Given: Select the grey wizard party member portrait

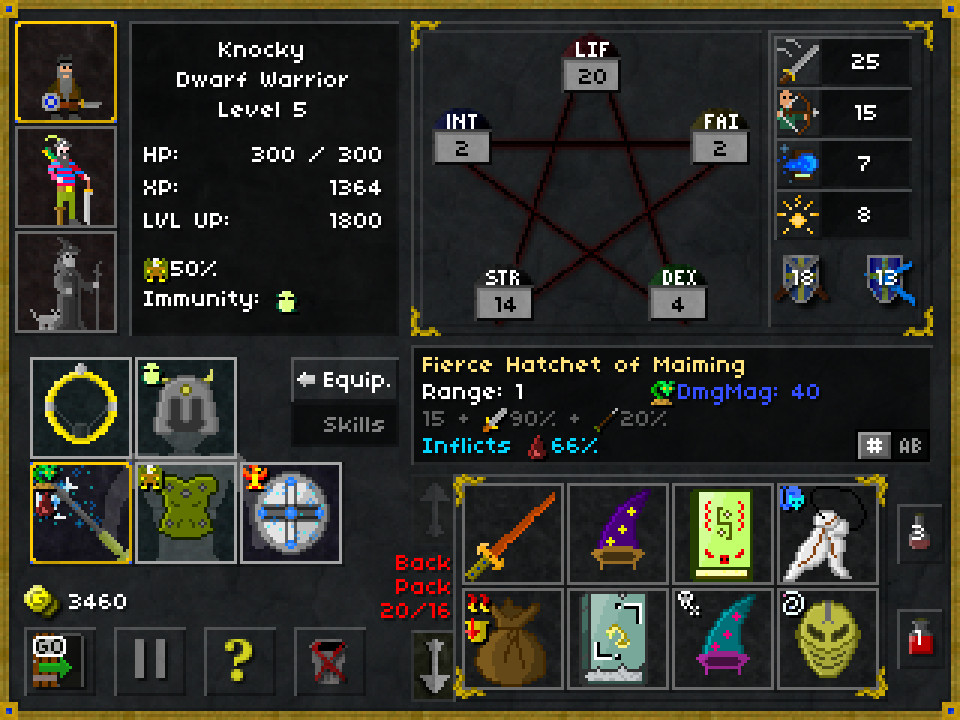Looking at the screenshot, I should pos(66,282).
